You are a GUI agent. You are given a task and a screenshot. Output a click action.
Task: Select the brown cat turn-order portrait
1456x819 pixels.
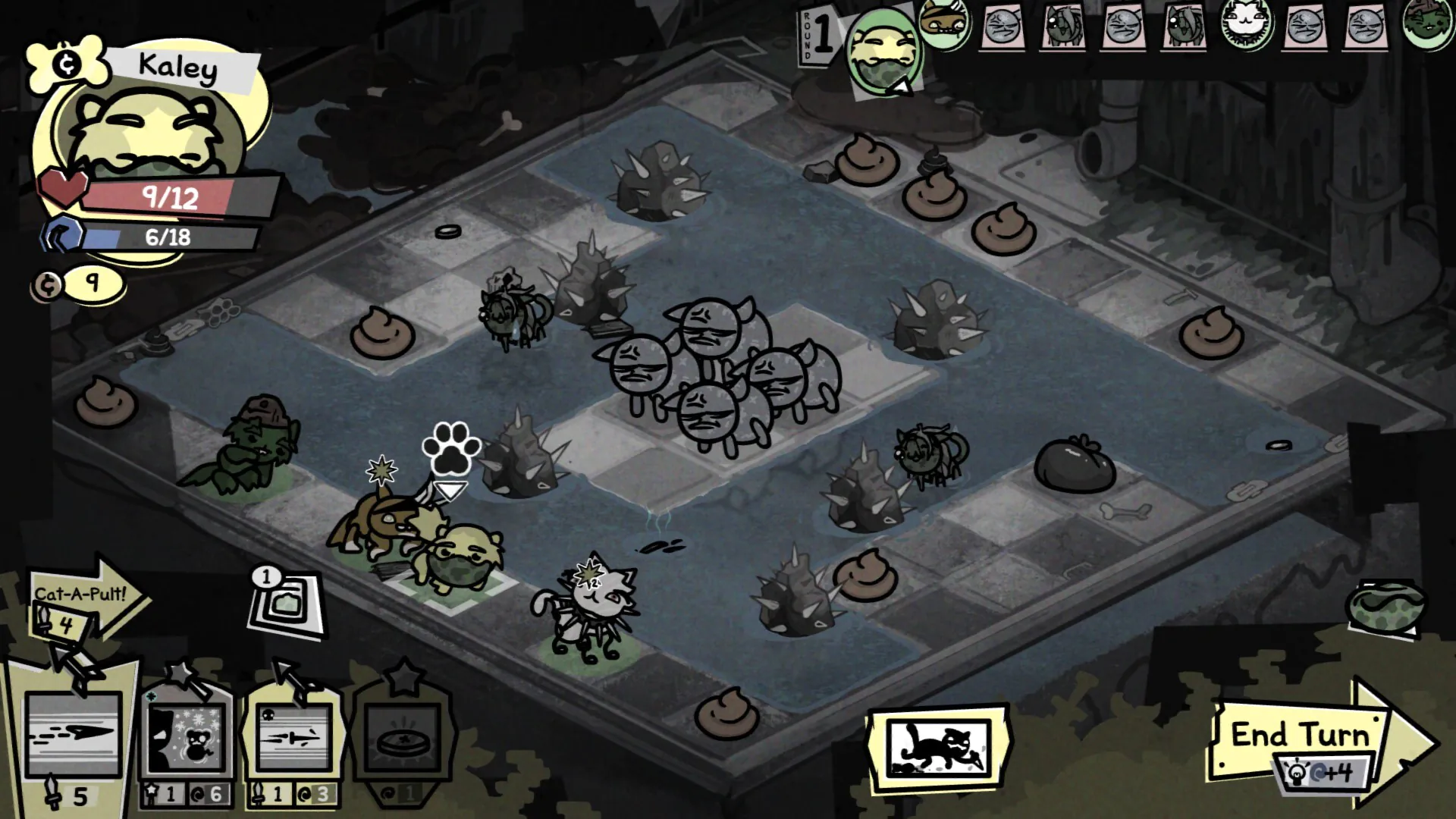pos(944,21)
